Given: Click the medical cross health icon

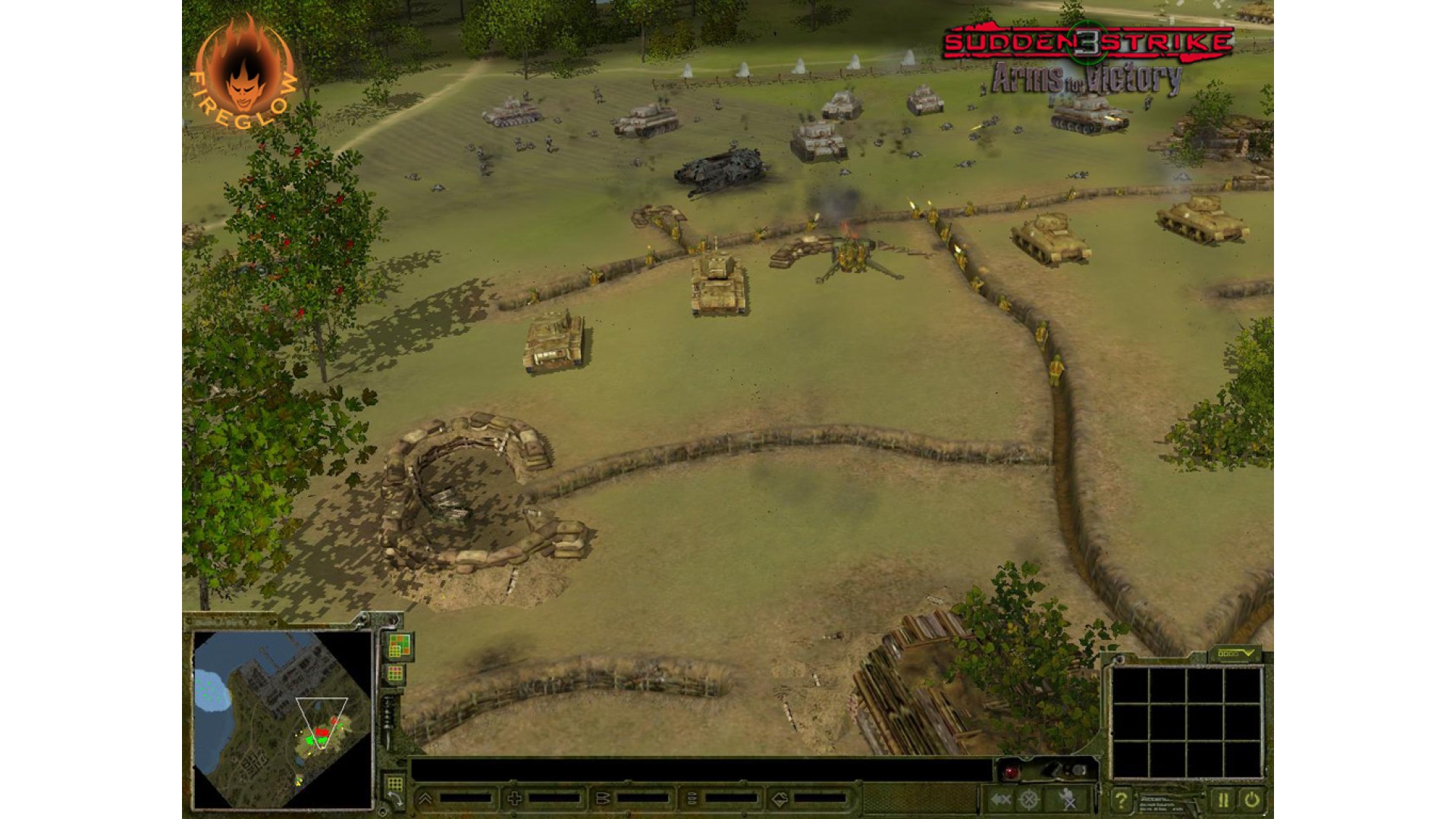Looking at the screenshot, I should coord(514,799).
